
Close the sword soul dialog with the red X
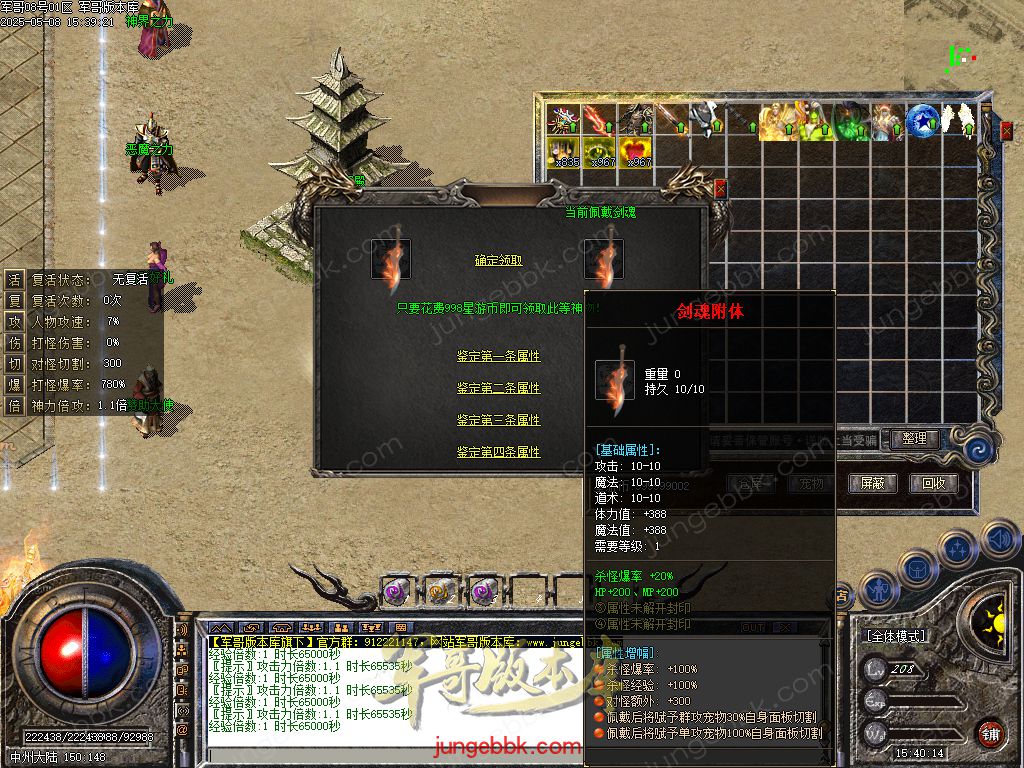point(720,187)
